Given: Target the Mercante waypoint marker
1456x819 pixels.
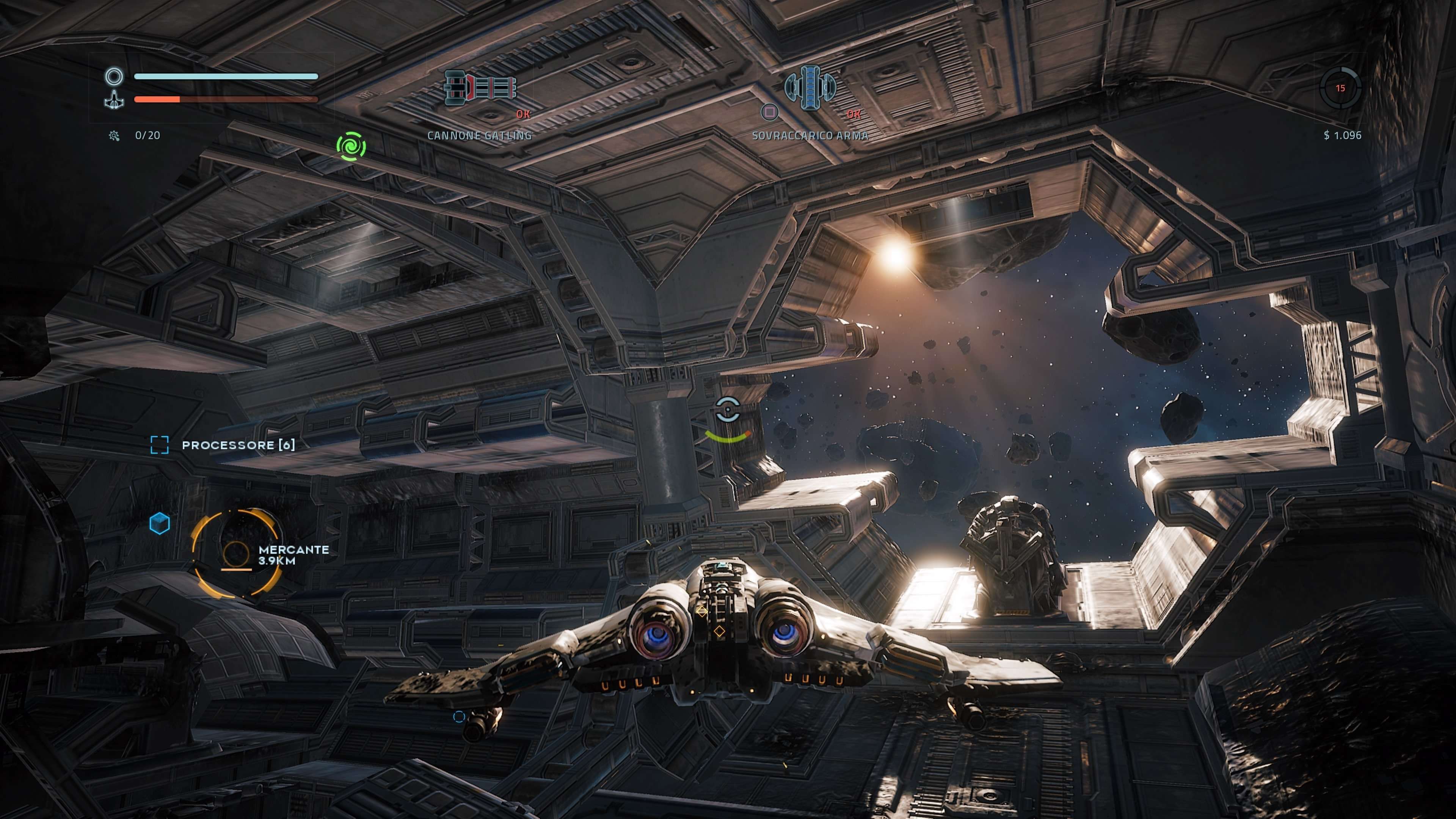Looking at the screenshot, I should [236, 554].
